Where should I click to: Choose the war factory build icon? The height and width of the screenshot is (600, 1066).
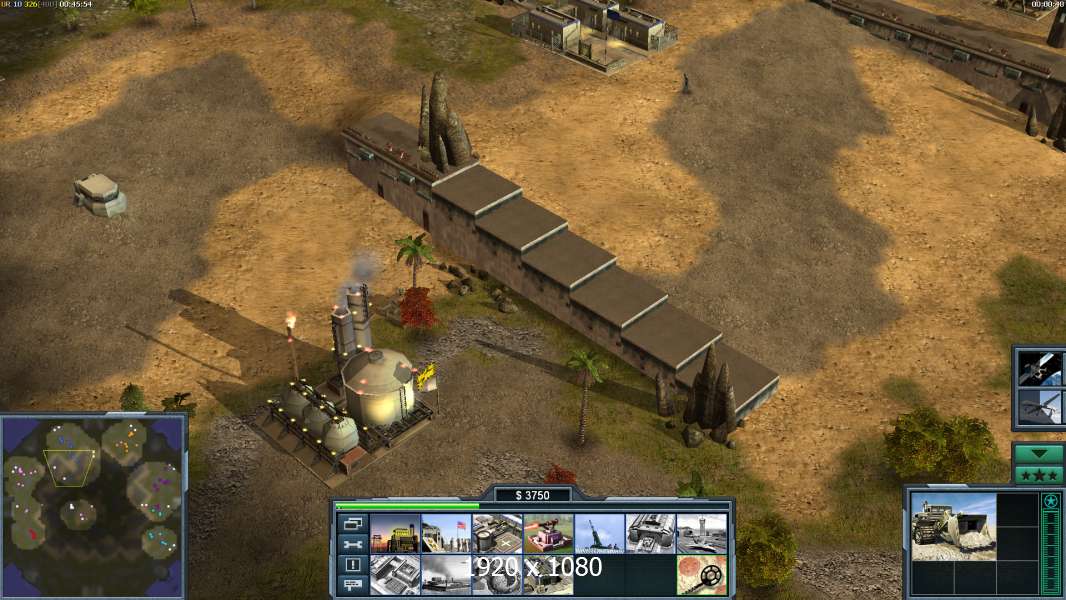tap(650, 534)
